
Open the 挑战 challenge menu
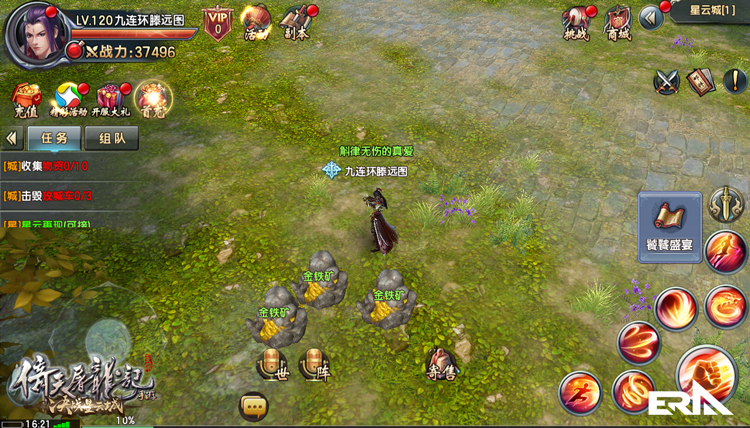(574, 22)
